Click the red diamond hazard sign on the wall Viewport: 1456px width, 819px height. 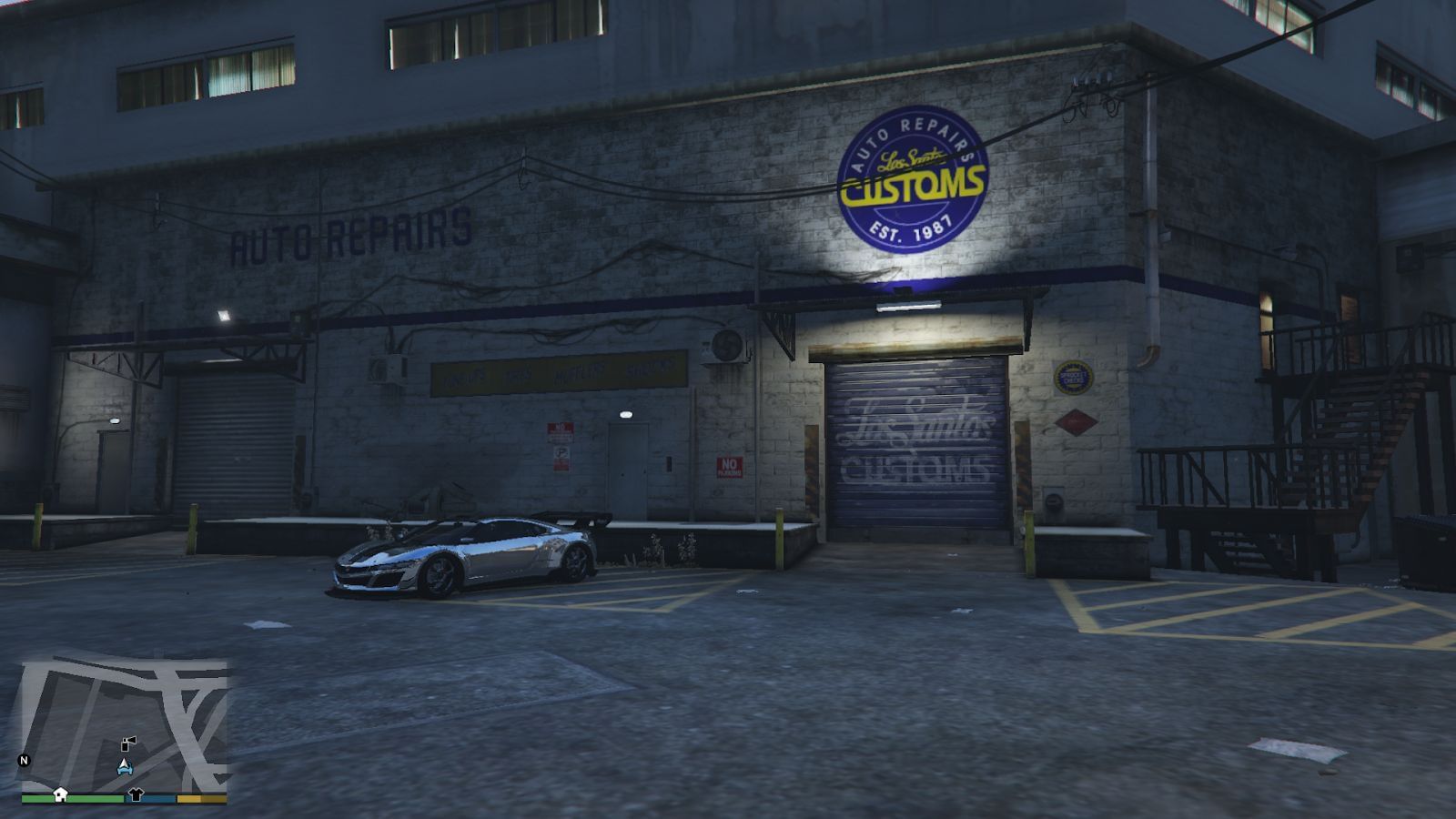[x=1076, y=422]
